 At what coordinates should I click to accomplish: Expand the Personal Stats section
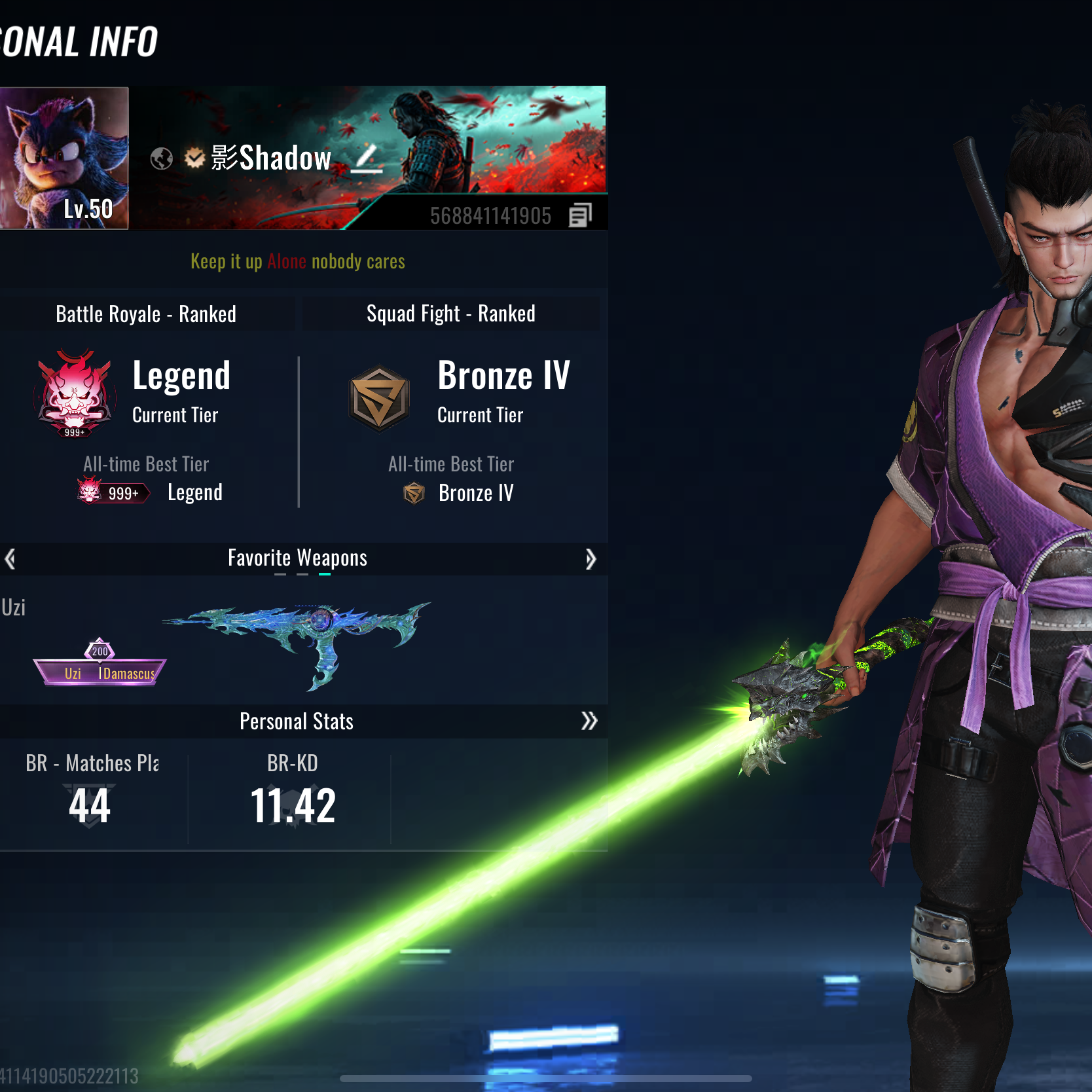pyautogui.click(x=589, y=721)
